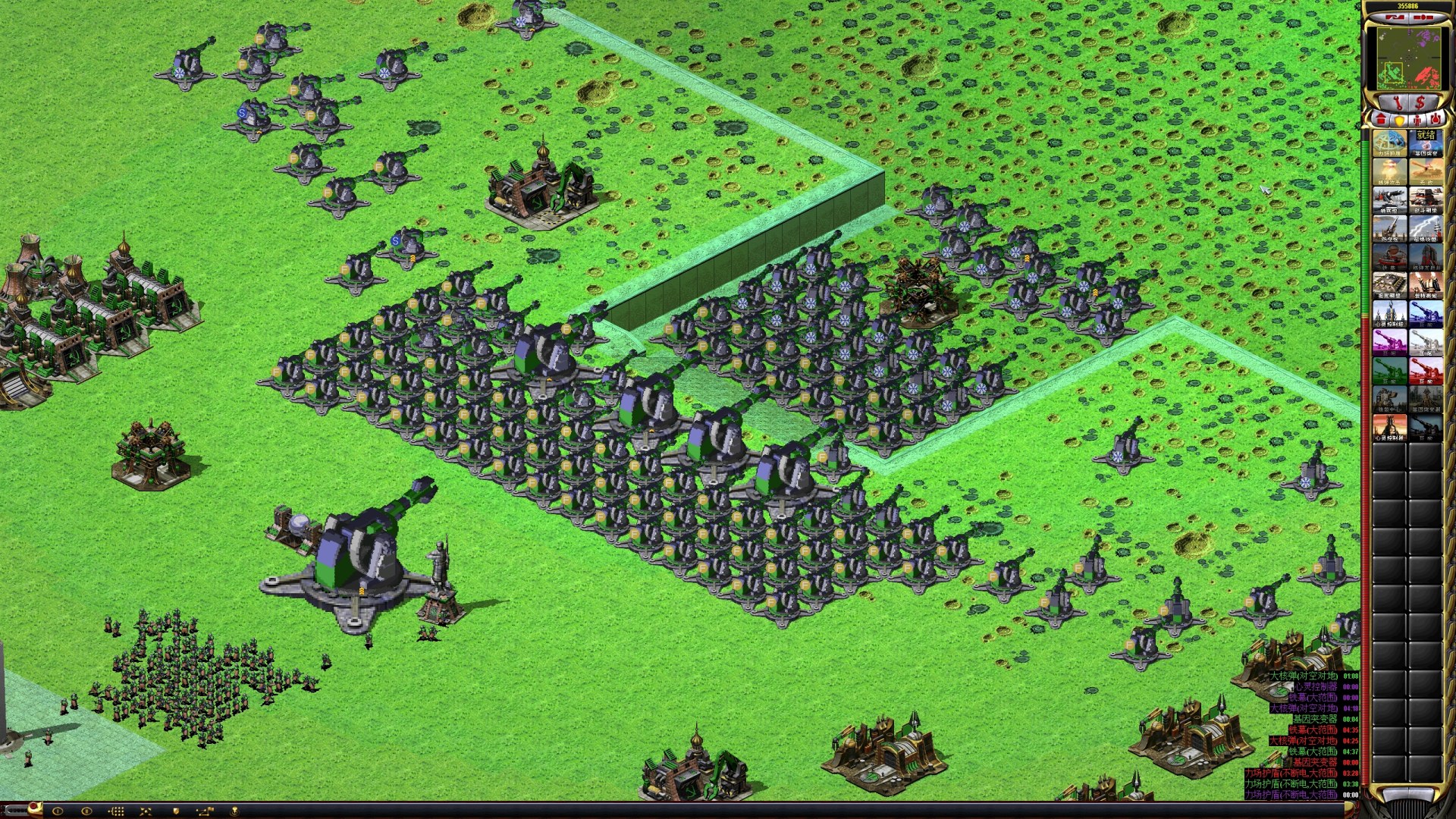This screenshot has height=819, width=1456.
Task: Build the Sentry Gun defense
Action: [x=1389, y=199]
